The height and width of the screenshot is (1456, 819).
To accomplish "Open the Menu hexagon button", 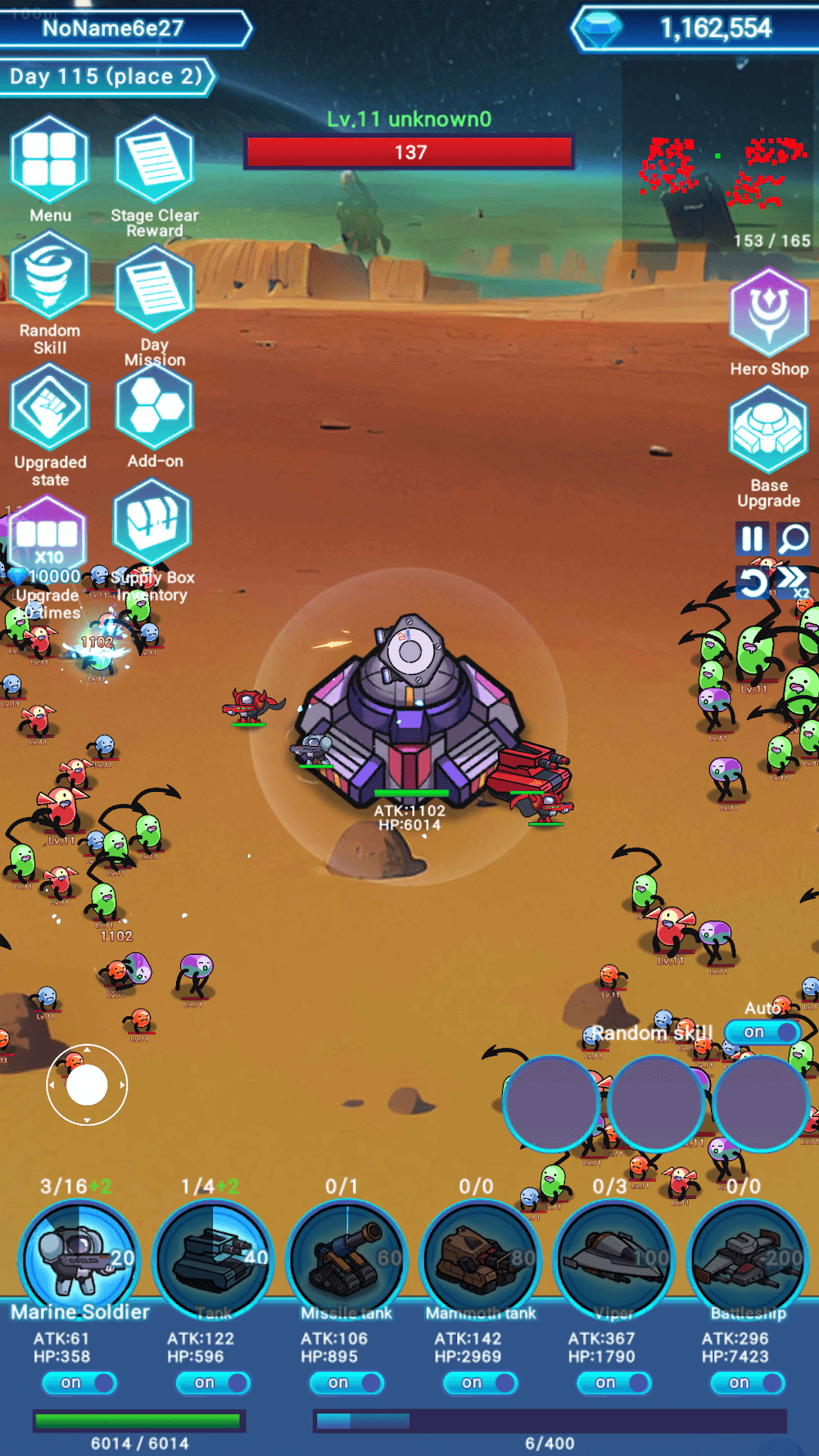I will (x=49, y=161).
